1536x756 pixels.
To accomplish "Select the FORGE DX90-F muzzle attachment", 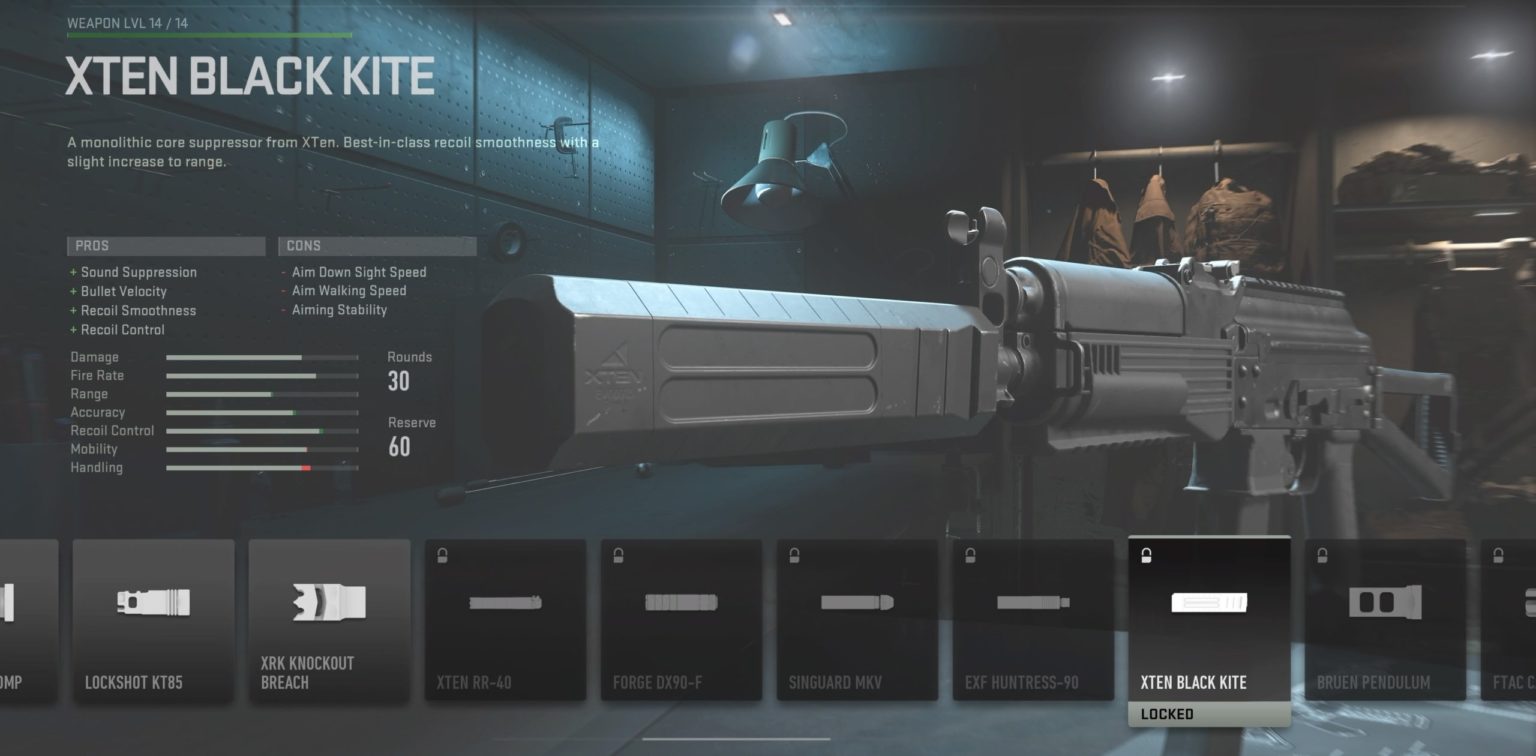I will point(681,620).
